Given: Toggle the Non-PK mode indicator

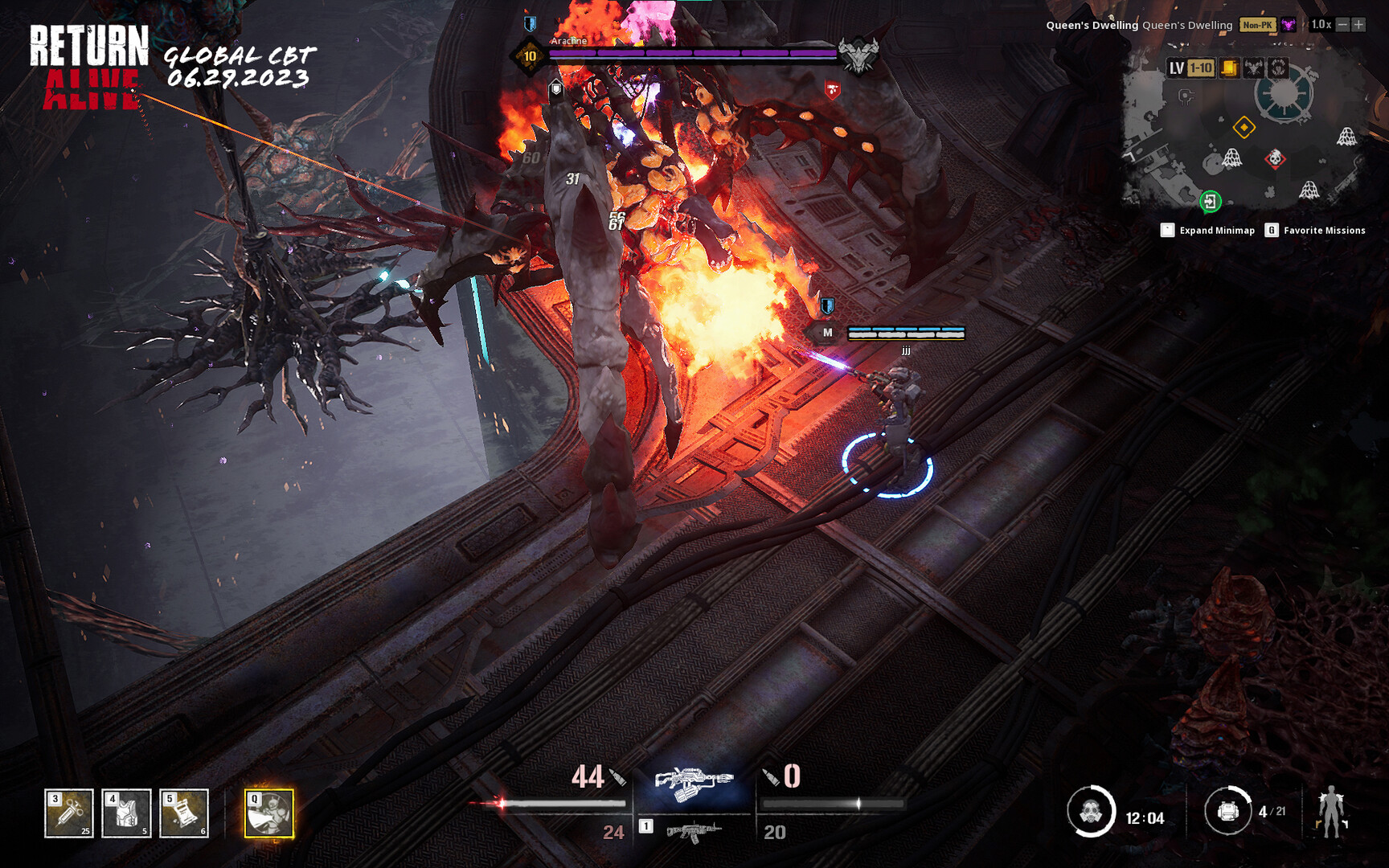Looking at the screenshot, I should 1258,25.
